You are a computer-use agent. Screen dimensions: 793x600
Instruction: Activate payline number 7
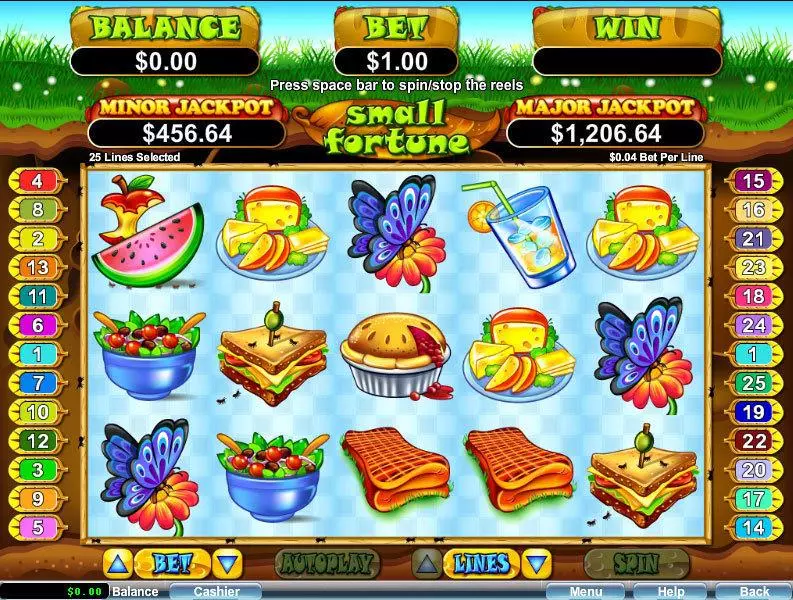(38, 382)
